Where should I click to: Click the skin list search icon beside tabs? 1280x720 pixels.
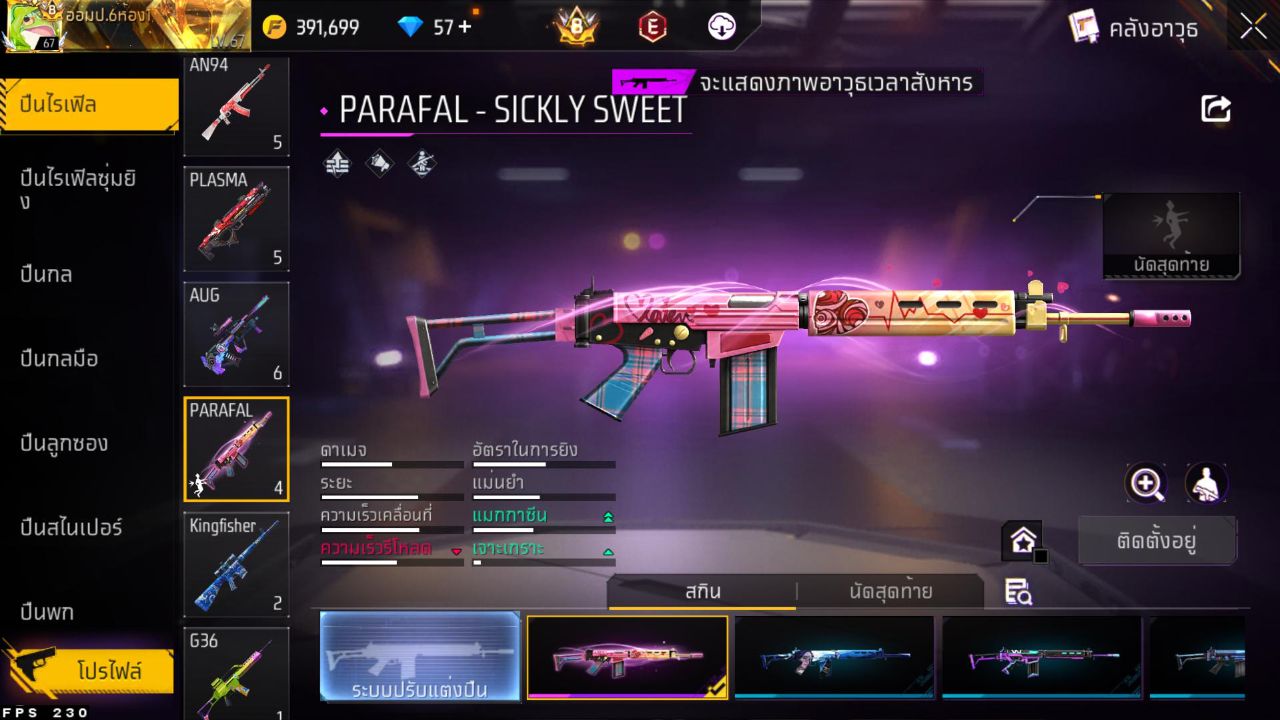[1020, 593]
